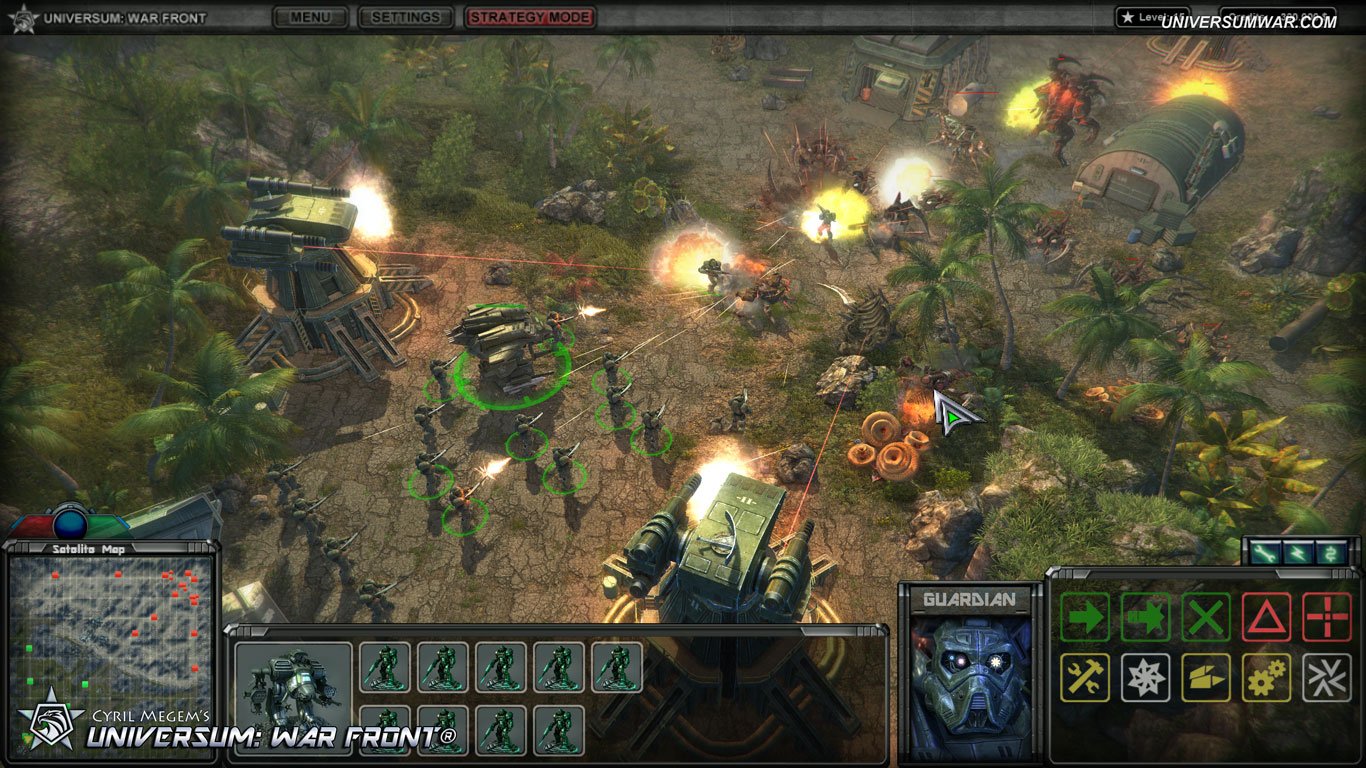Select the lightning bolt icon in the upgrade panel

pyautogui.click(x=1297, y=552)
